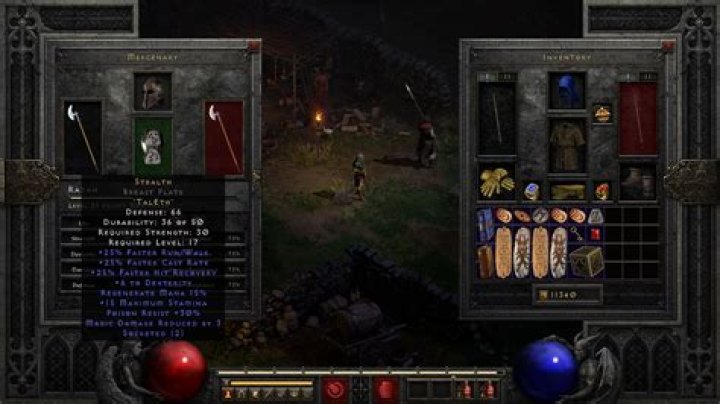Activate the right-click red skill icon
Image resolution: width=720 pixels, height=404 pixels.
click(386, 388)
